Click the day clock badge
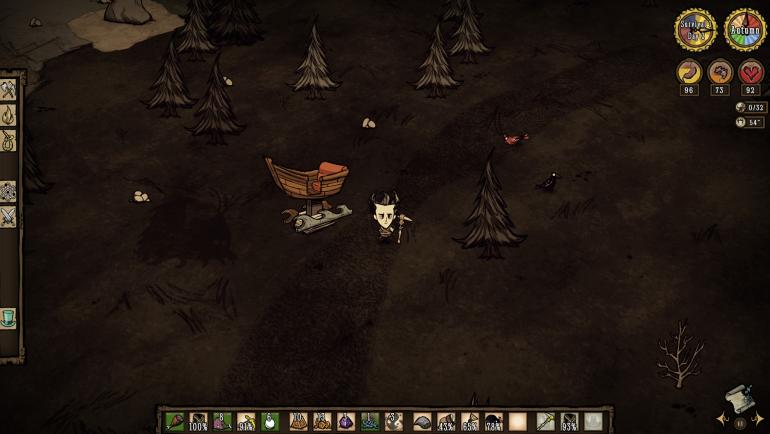770x434 pixels. click(694, 30)
